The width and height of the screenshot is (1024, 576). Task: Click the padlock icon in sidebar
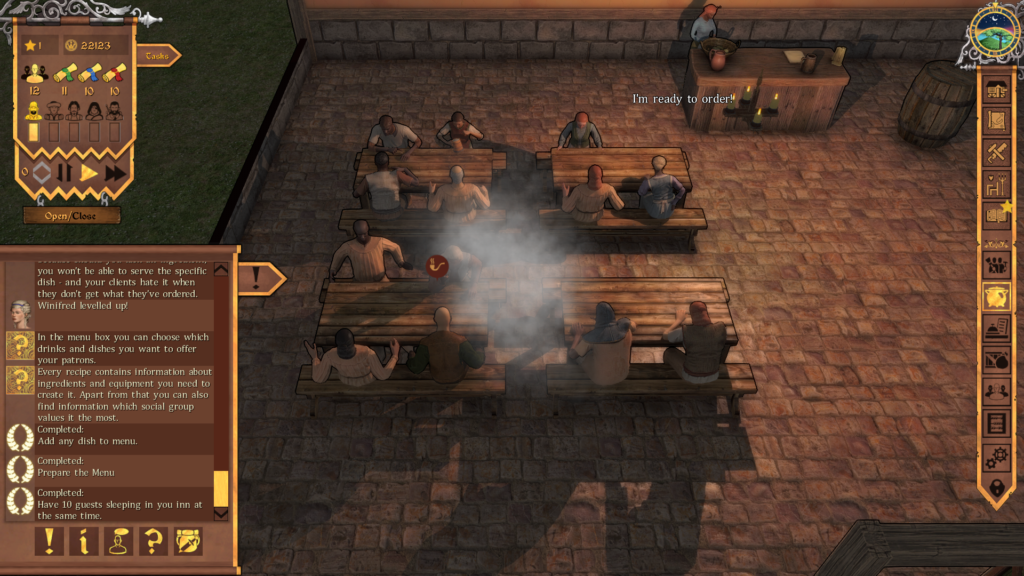pyautogui.click(x=996, y=488)
